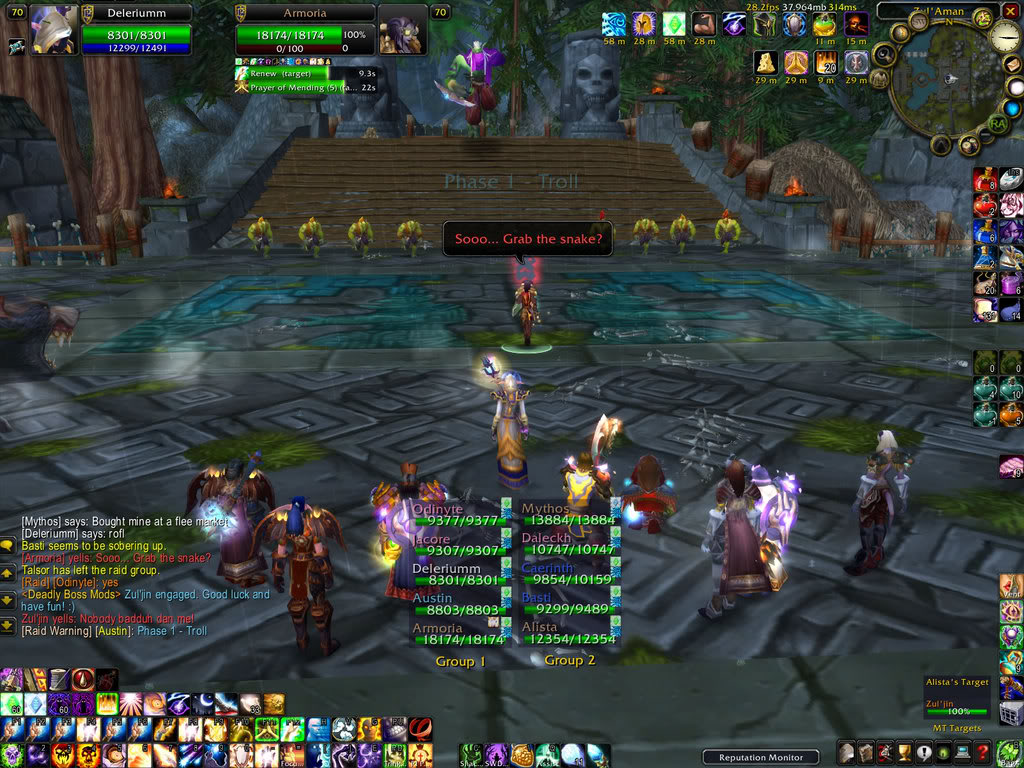Click the Zul'jin MT target bar
Screen dimensions: 1024x768
955,711
